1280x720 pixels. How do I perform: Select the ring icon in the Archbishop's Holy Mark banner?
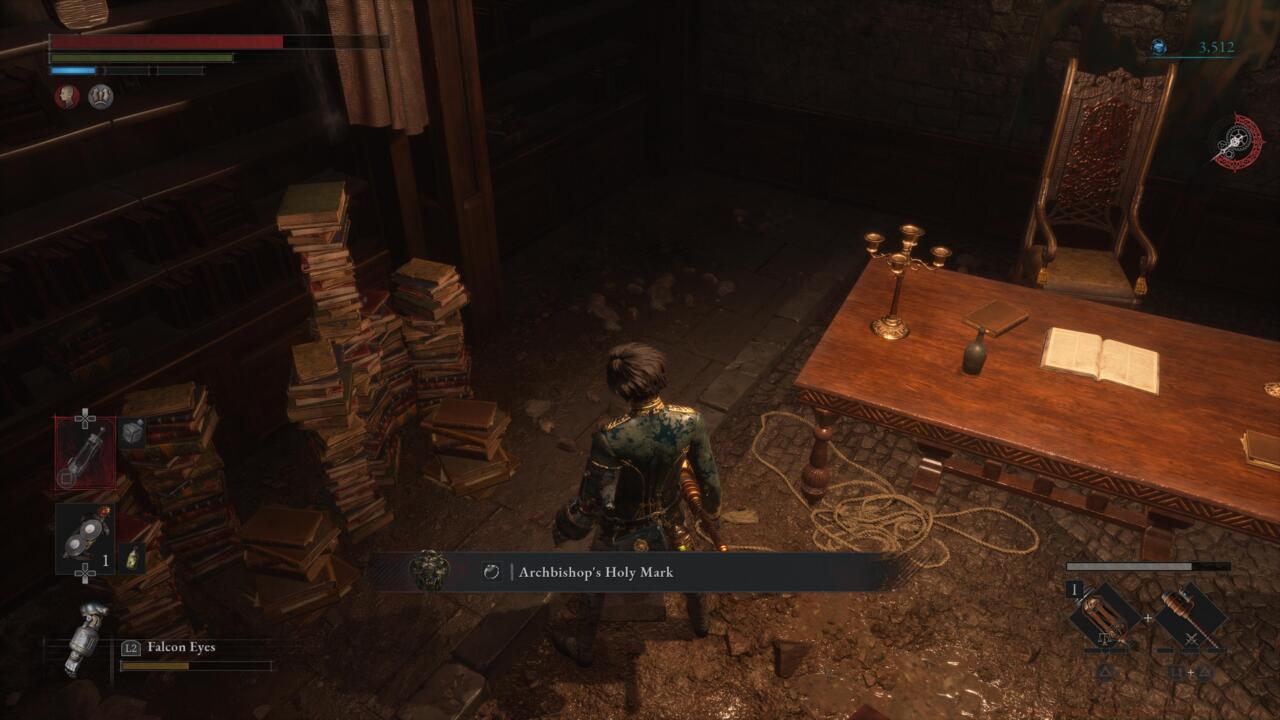pos(490,572)
